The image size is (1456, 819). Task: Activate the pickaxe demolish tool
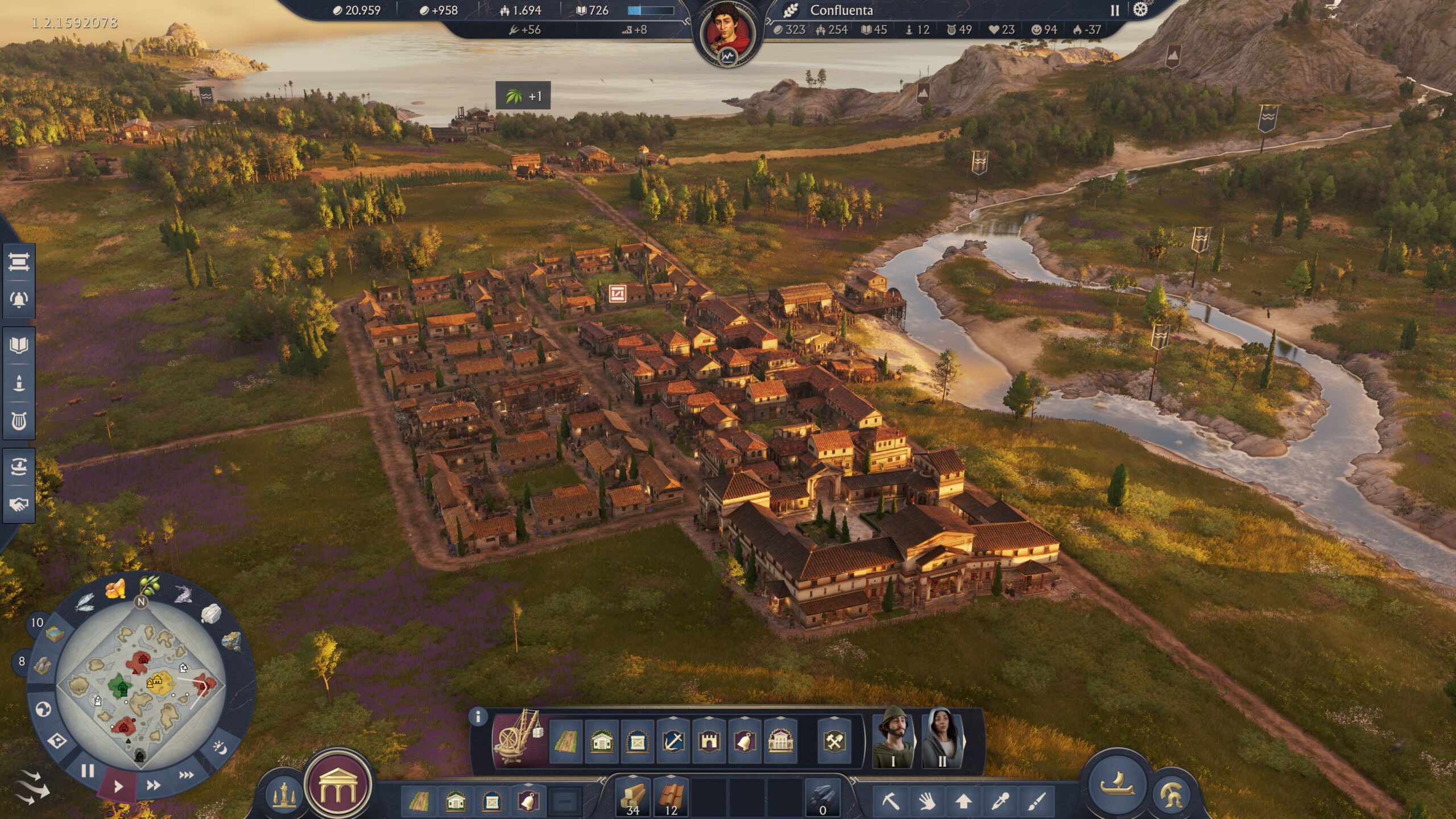click(x=891, y=801)
